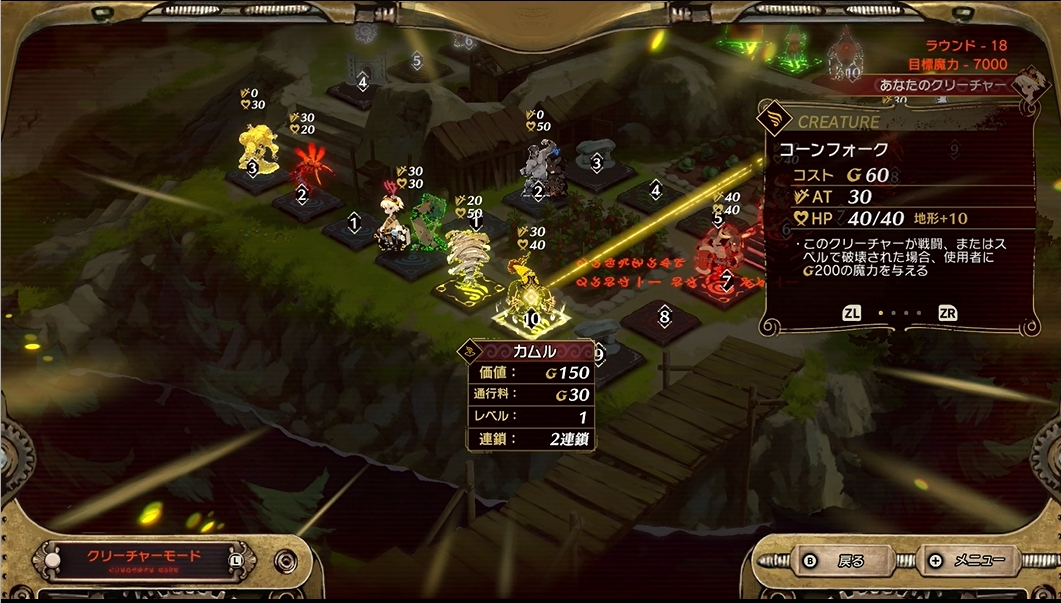
Task: Go back with the 戻る button
Action: click(x=836, y=561)
